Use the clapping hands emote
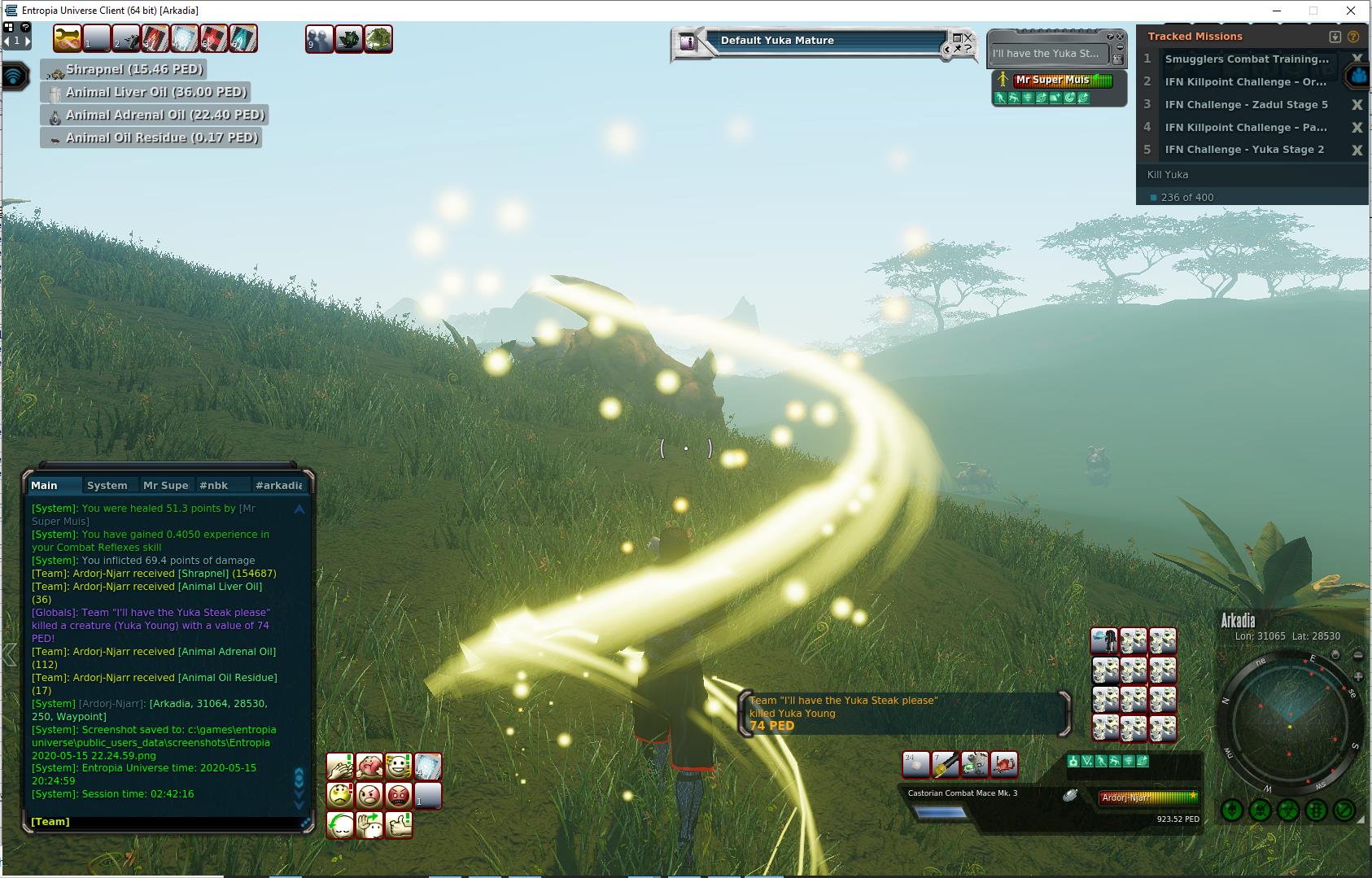Image resolution: width=1372 pixels, height=878 pixels. (340, 766)
